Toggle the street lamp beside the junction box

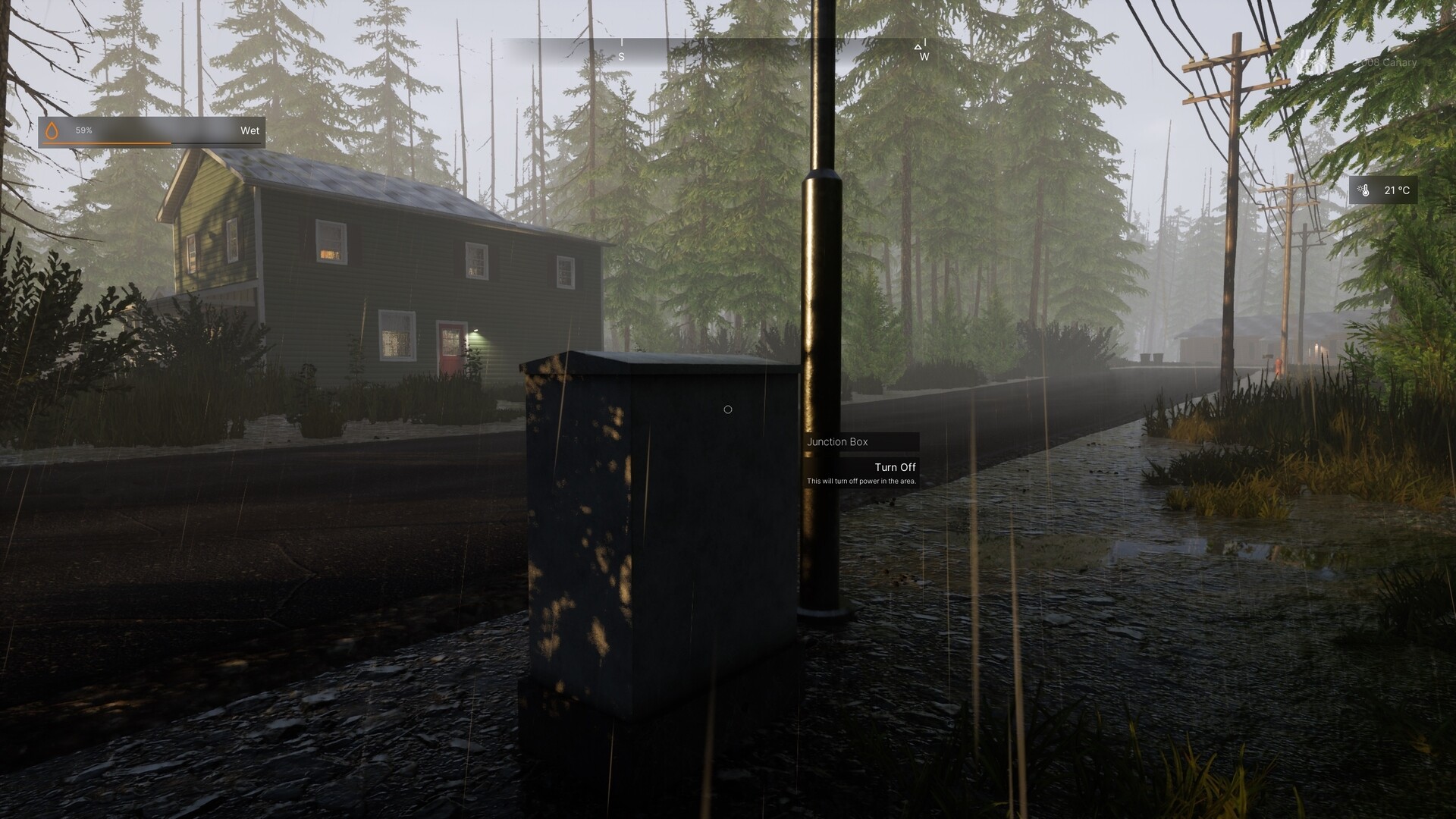(x=821, y=227)
